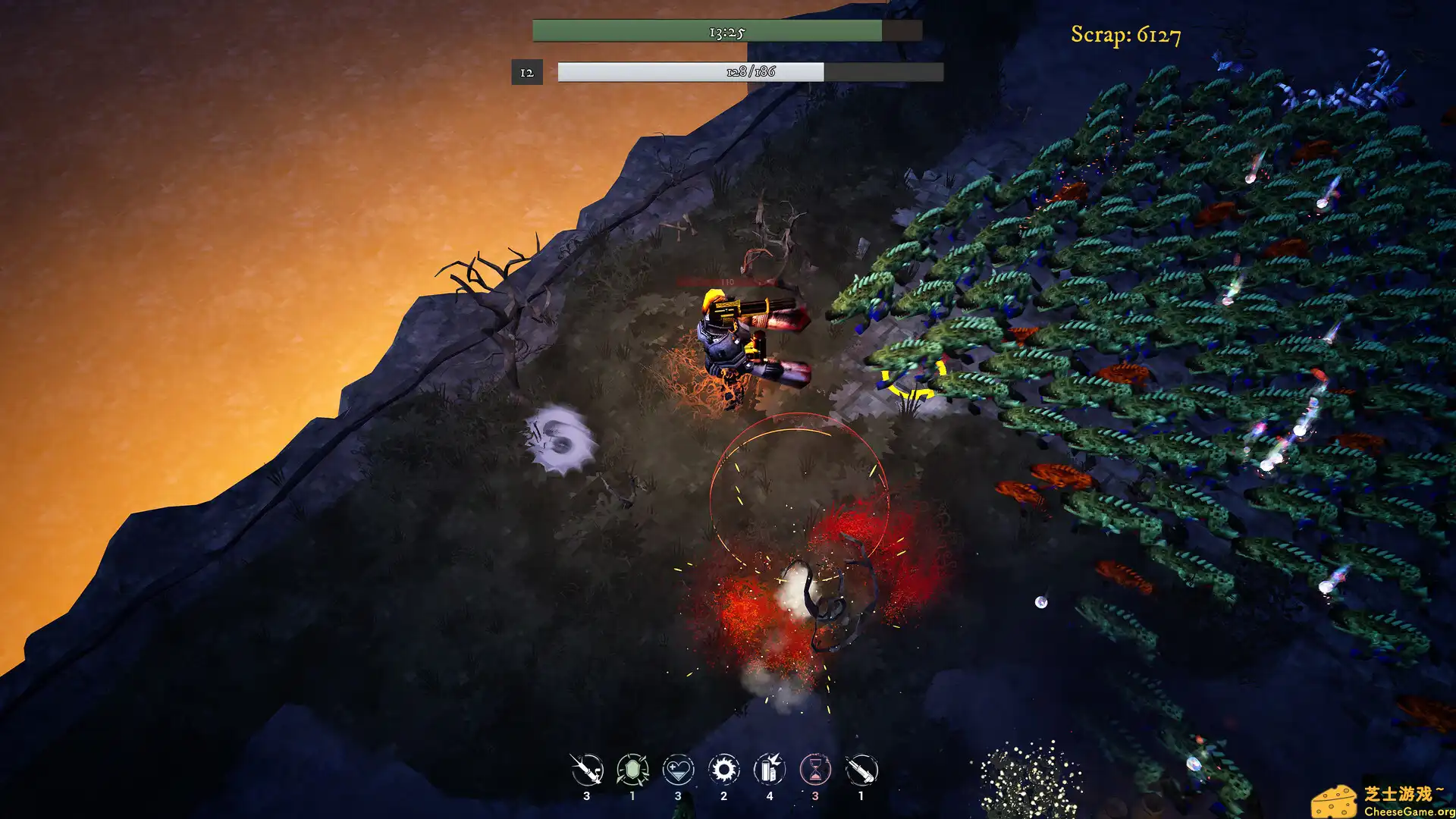The height and width of the screenshot is (819, 1456).
Task: Activate the pink hourglass time item
Action: pyautogui.click(x=817, y=769)
